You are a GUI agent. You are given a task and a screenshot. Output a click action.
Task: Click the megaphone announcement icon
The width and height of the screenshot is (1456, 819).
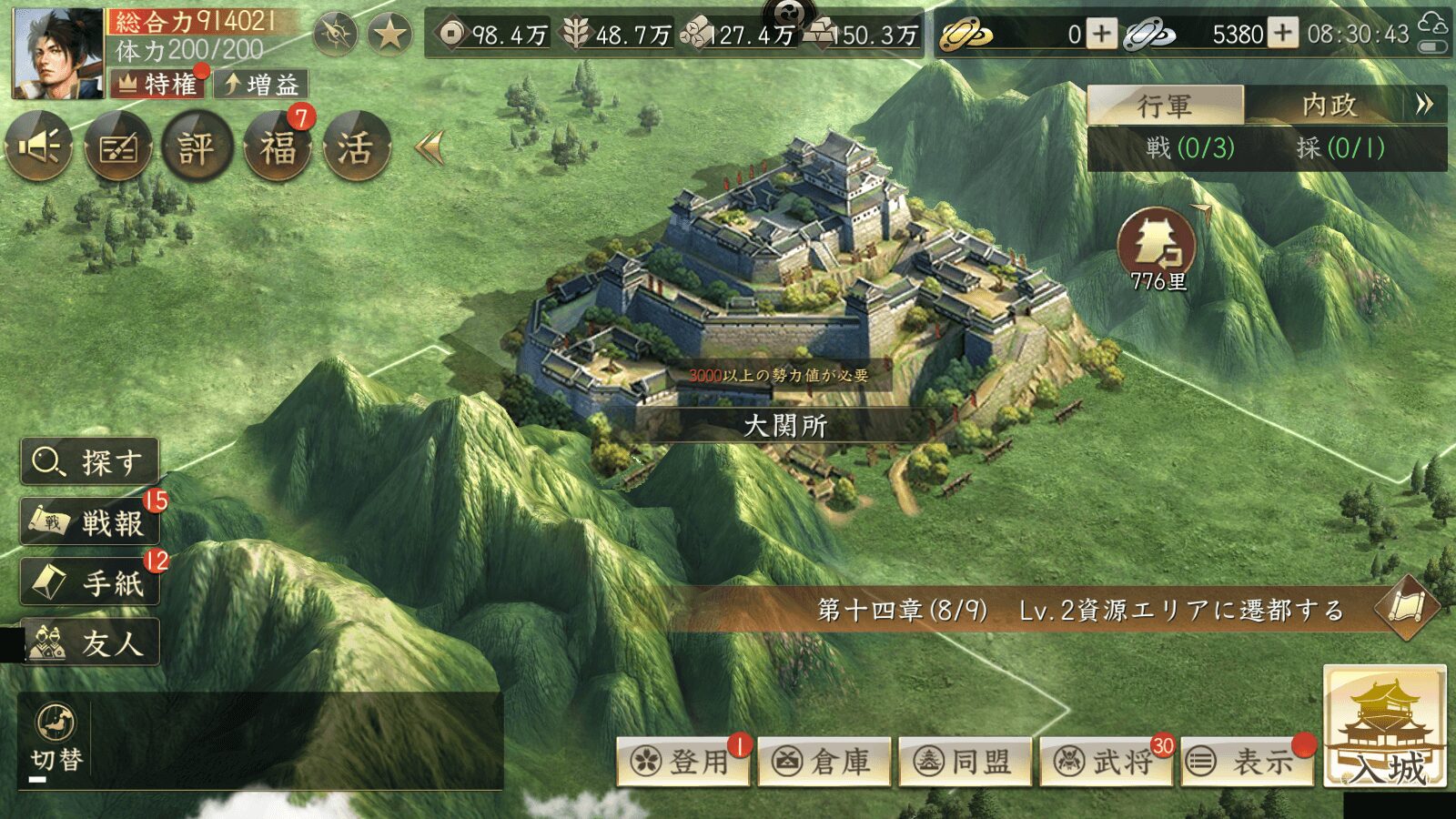(x=40, y=147)
